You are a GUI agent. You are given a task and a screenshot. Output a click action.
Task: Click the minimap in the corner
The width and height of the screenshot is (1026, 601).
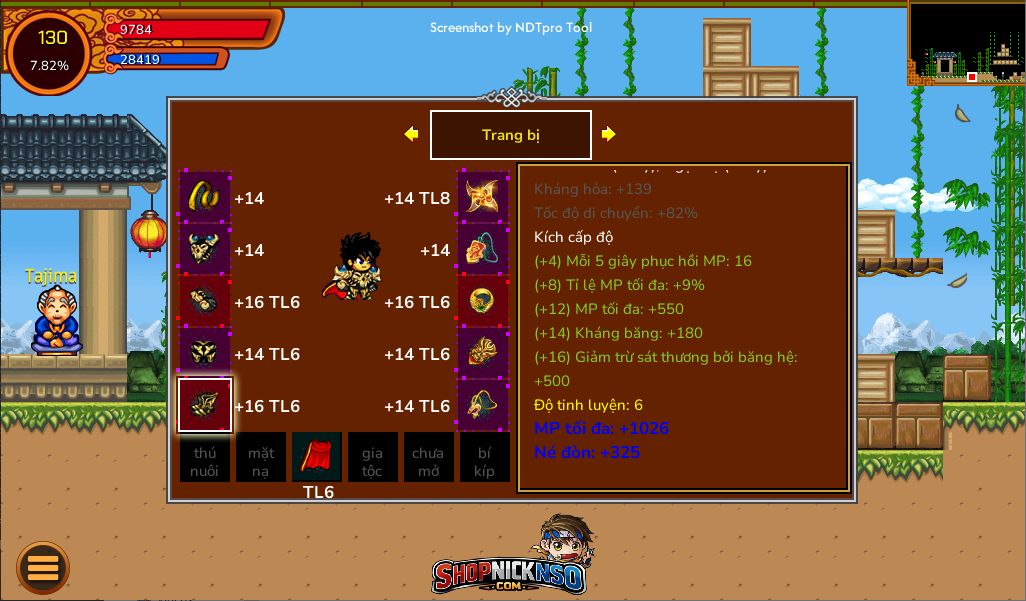966,42
